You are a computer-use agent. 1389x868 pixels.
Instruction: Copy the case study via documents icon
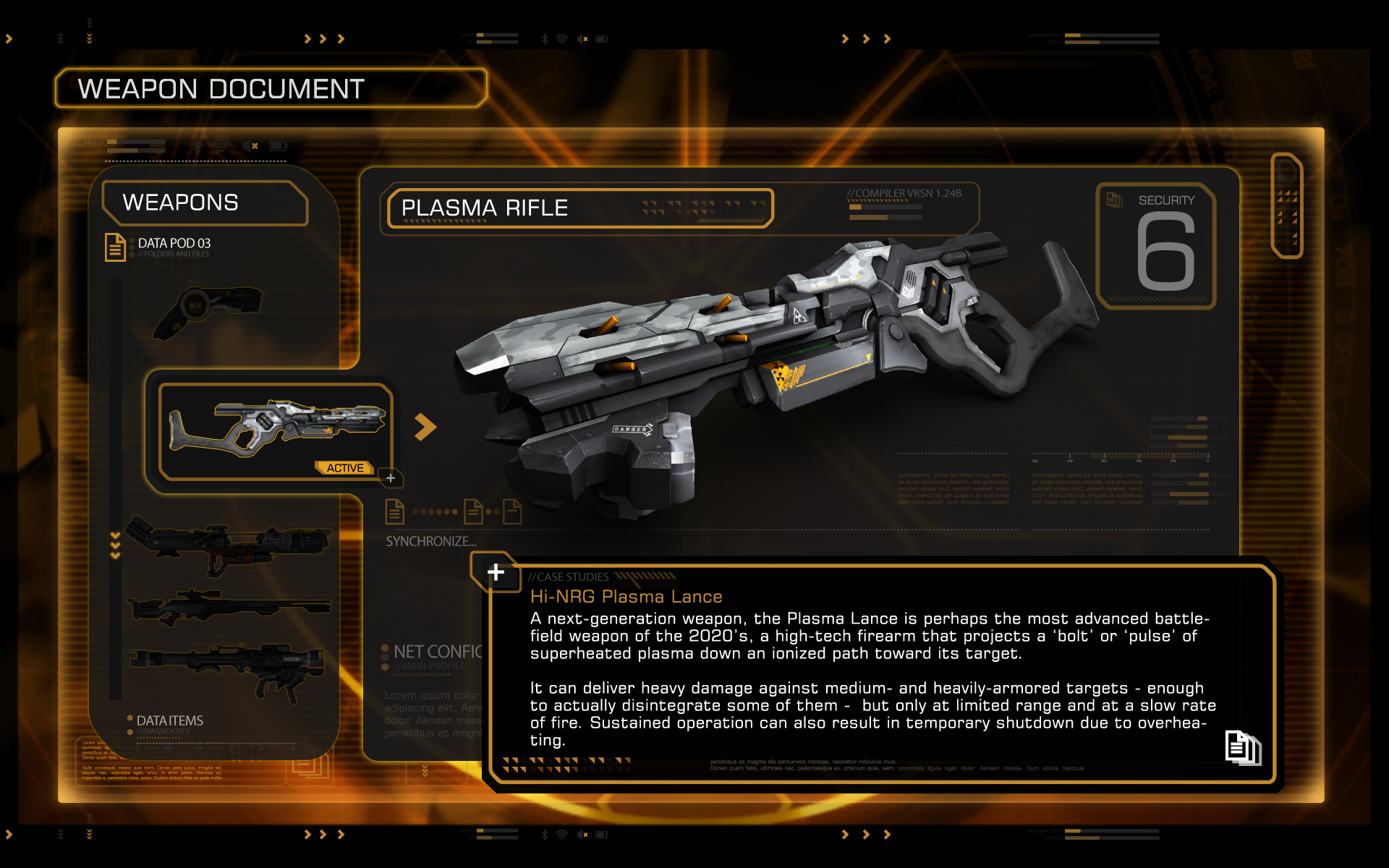1242,748
